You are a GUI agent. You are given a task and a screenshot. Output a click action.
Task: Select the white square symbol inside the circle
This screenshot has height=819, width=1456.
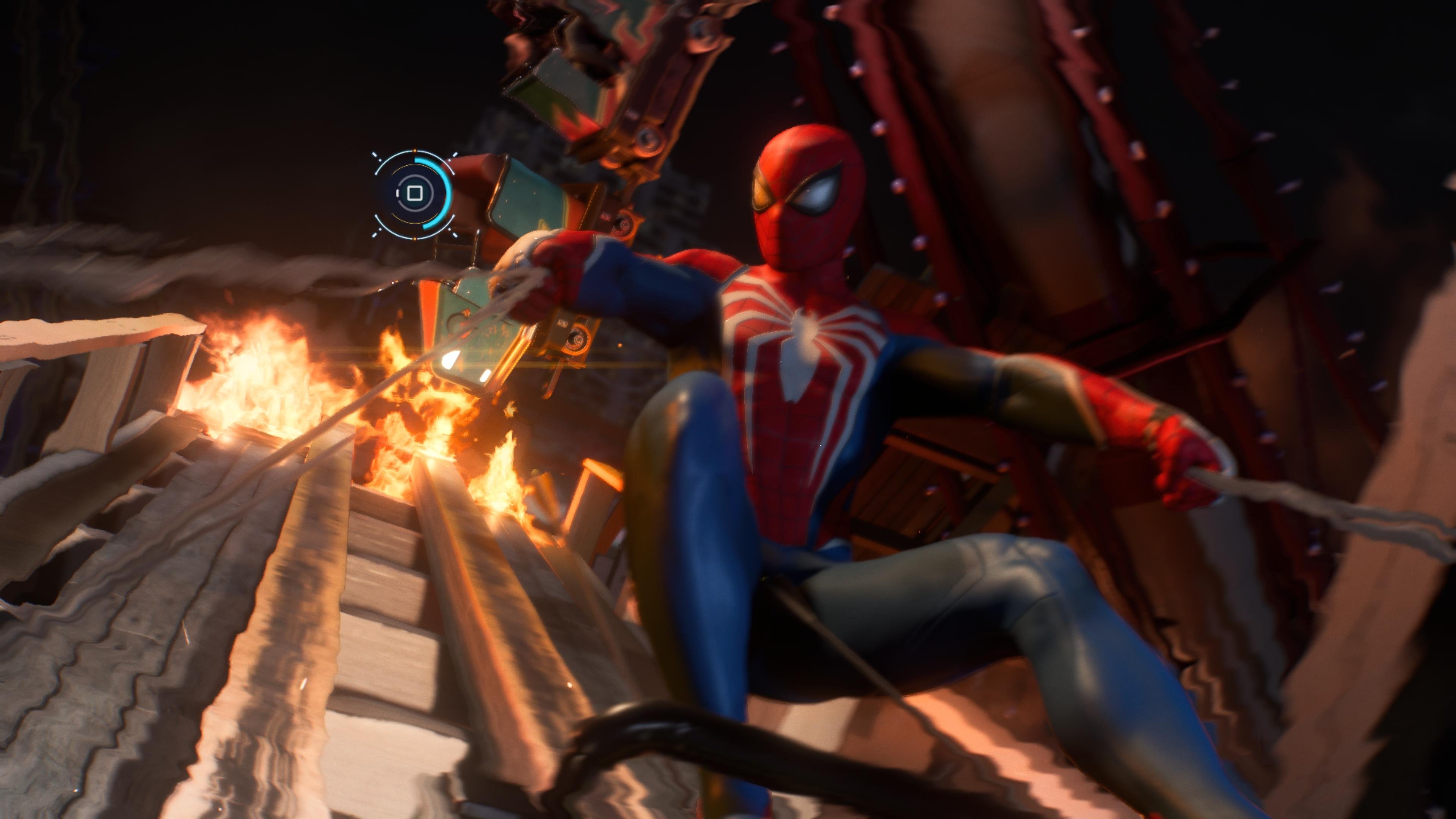point(415,193)
